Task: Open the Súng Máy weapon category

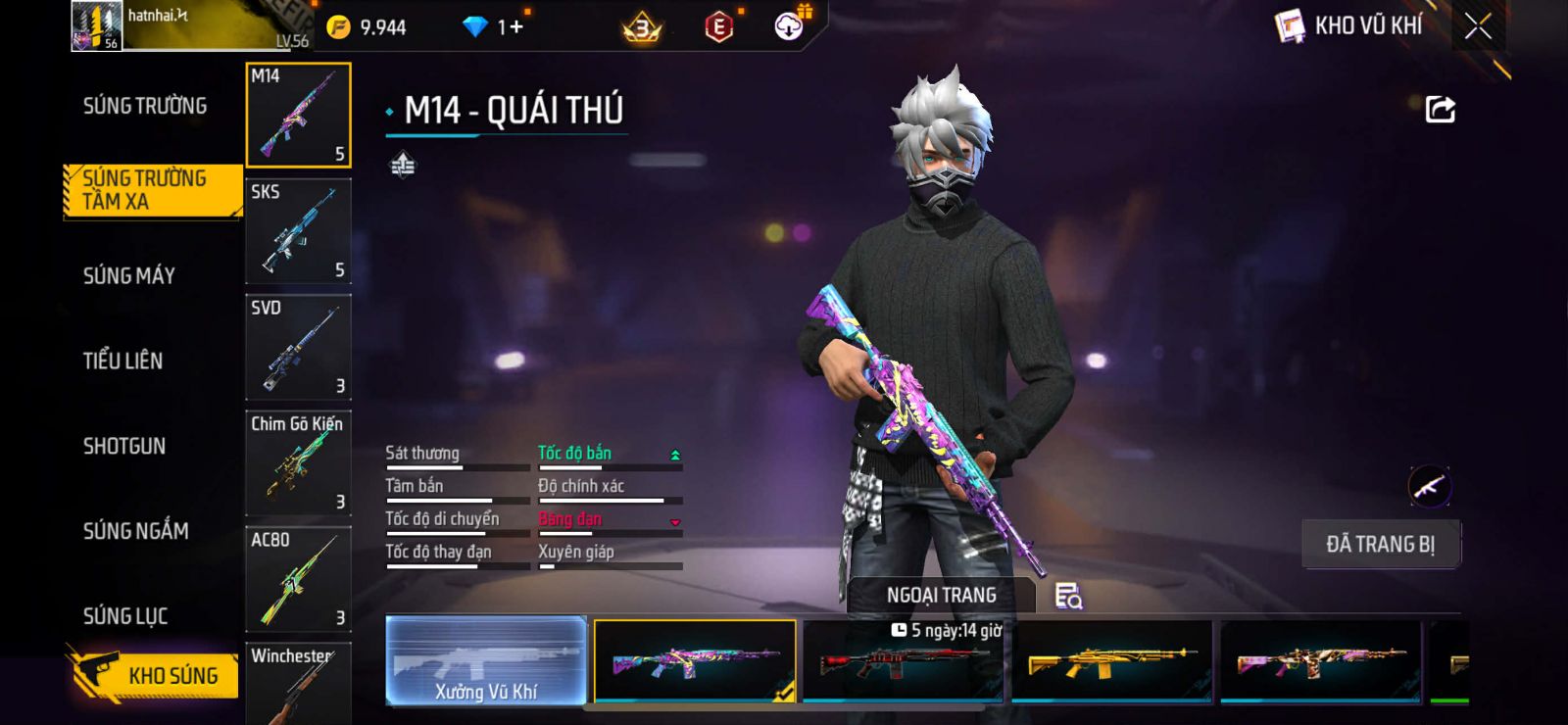Action: coord(129,276)
